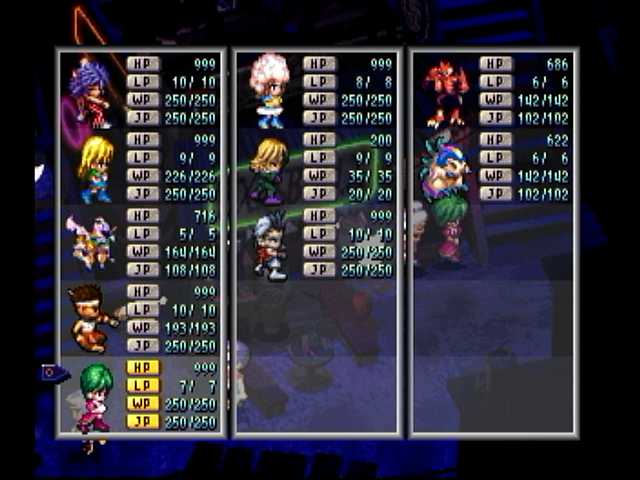Screen dimensions: 640x480
Task: Select the pink-haired character with 8 LP
Action: tap(270, 91)
